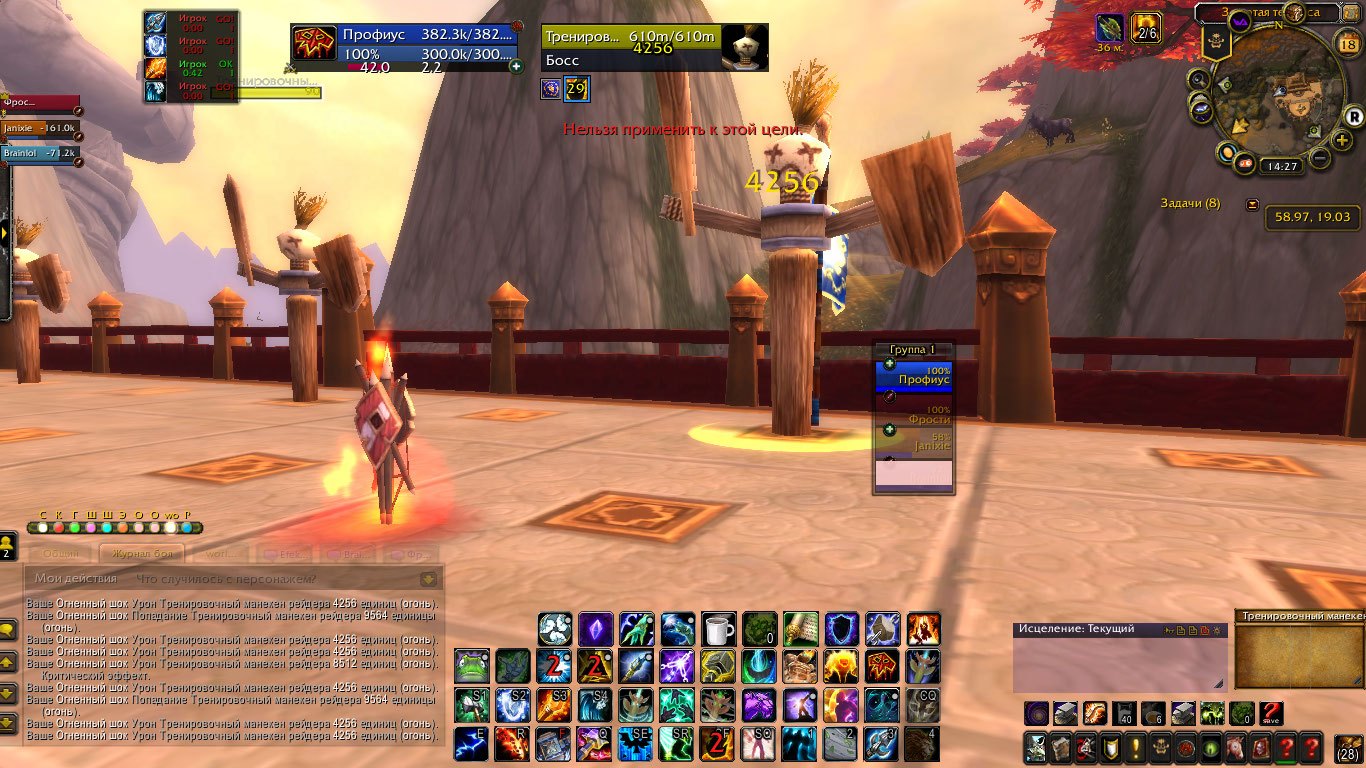This screenshot has width=1366, height=768.
Task: Switch to the Журнал боя chat tab
Action: tap(142, 555)
